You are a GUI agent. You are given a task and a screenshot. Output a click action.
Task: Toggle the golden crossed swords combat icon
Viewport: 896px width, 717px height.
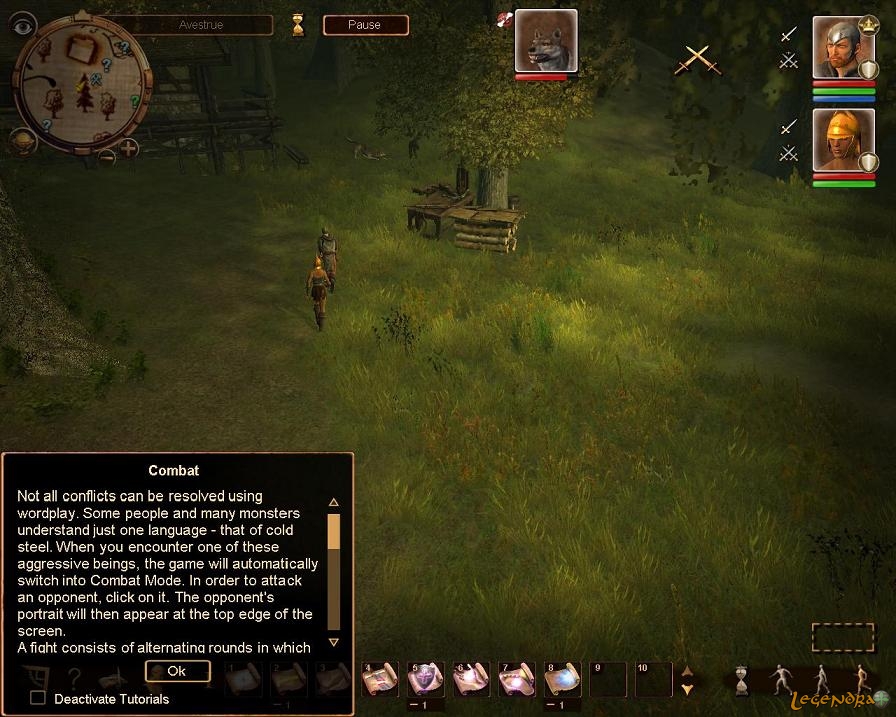coord(697,60)
